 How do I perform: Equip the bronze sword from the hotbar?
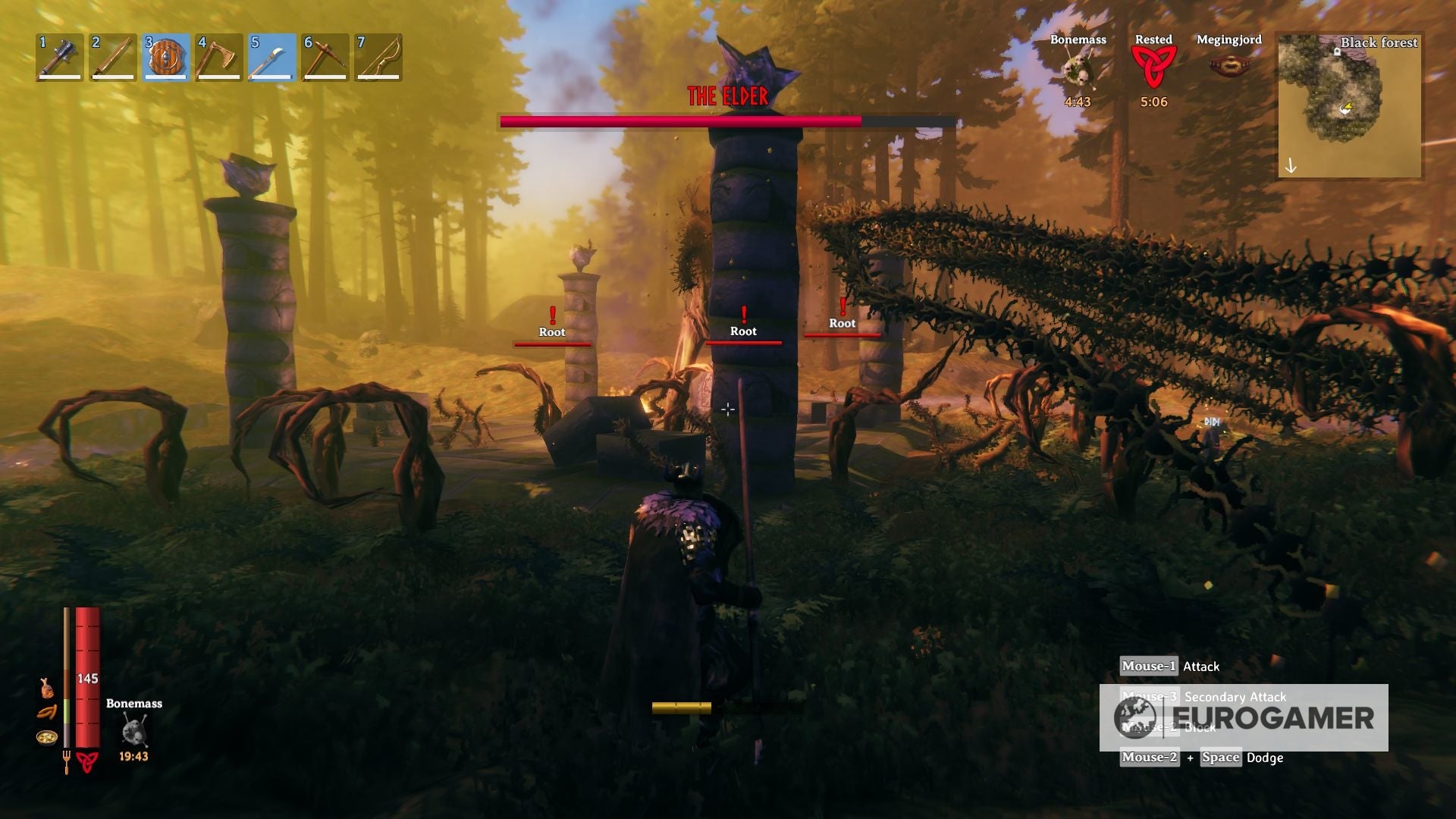pyautogui.click(x=113, y=57)
